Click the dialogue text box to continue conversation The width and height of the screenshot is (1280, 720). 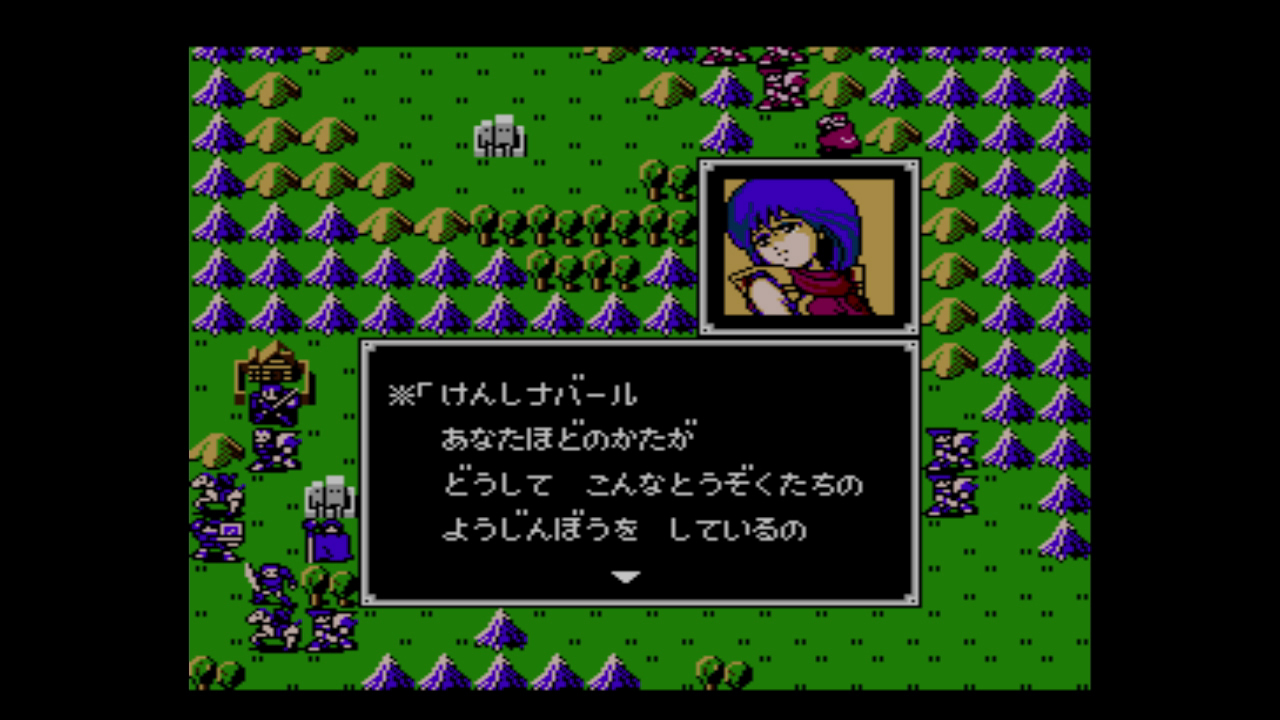point(640,470)
